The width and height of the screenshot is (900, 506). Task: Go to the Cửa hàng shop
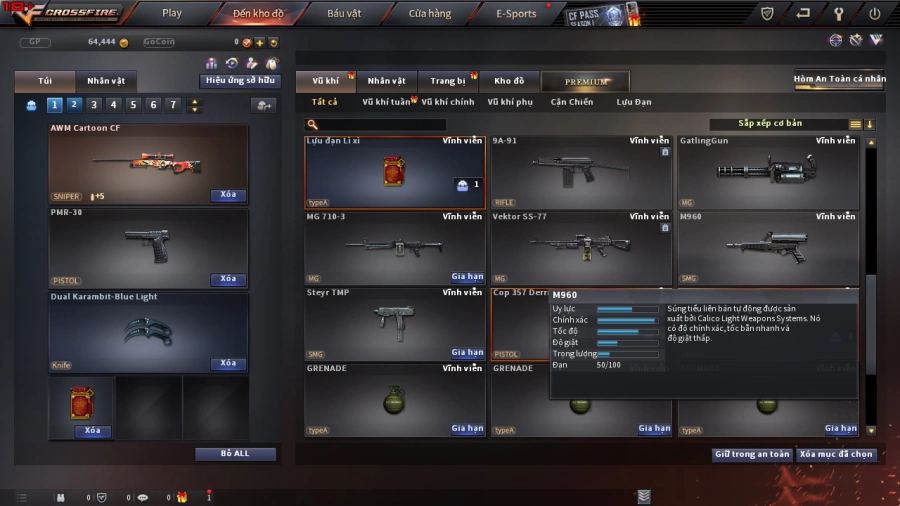[429, 13]
